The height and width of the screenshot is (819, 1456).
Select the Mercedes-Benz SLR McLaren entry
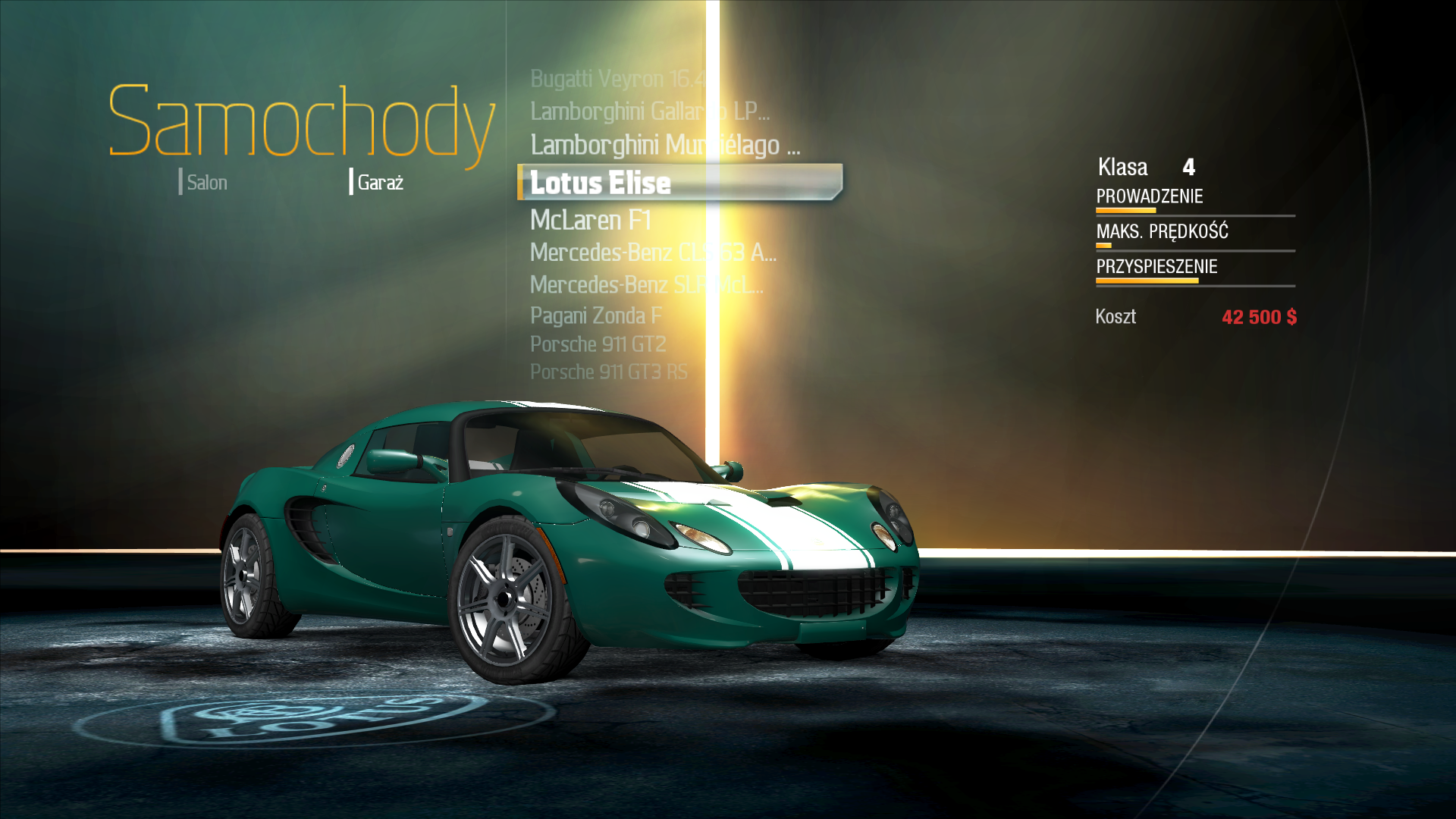tap(646, 285)
